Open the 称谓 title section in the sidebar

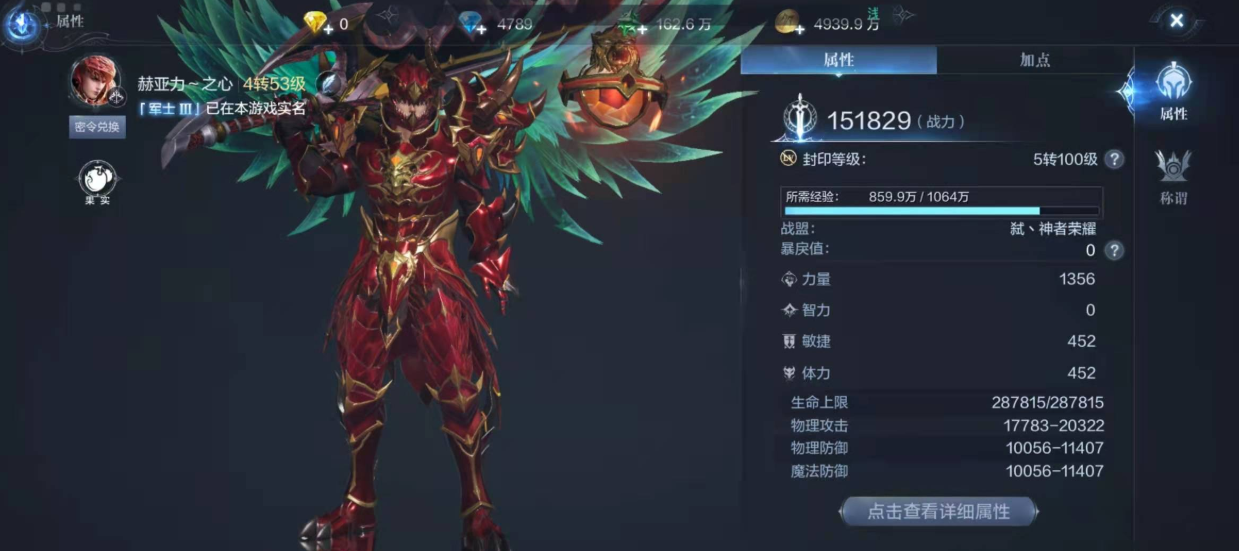pos(1173,177)
